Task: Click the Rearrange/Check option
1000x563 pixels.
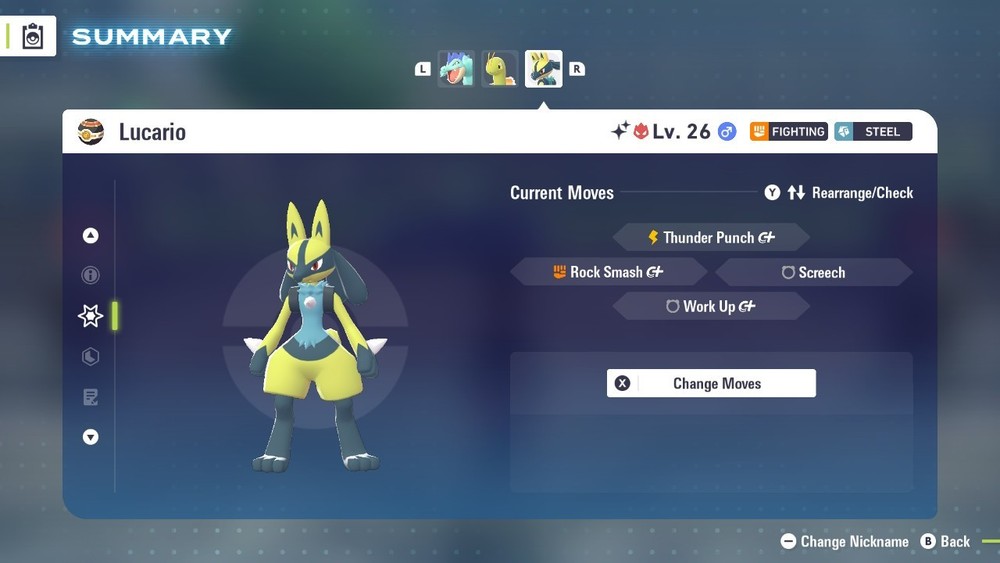Action: (x=839, y=193)
